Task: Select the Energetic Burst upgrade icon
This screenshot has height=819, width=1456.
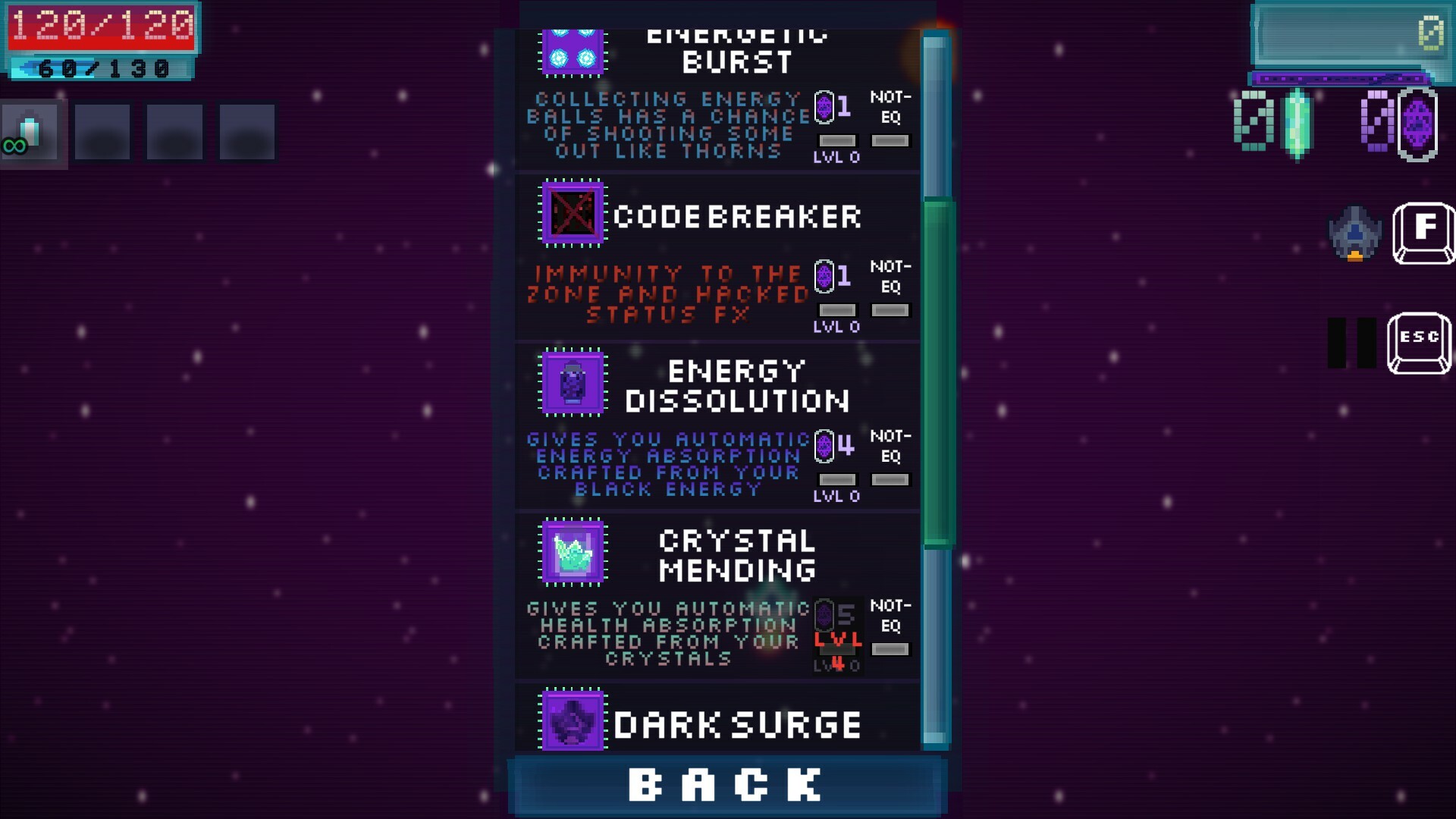Action: (573, 51)
